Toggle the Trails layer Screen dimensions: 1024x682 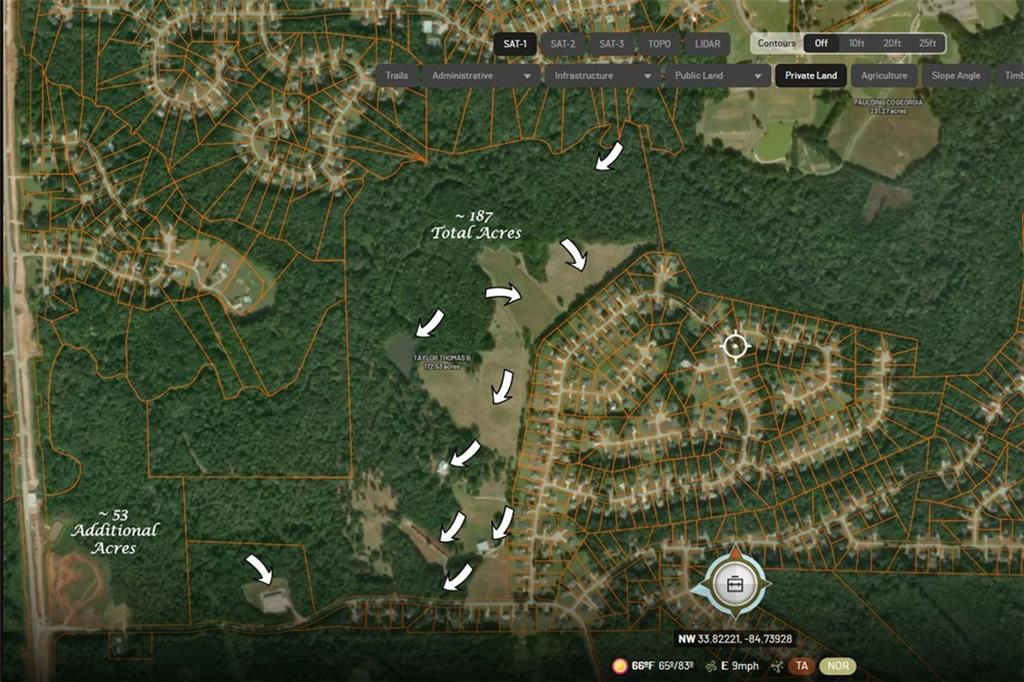[x=396, y=76]
